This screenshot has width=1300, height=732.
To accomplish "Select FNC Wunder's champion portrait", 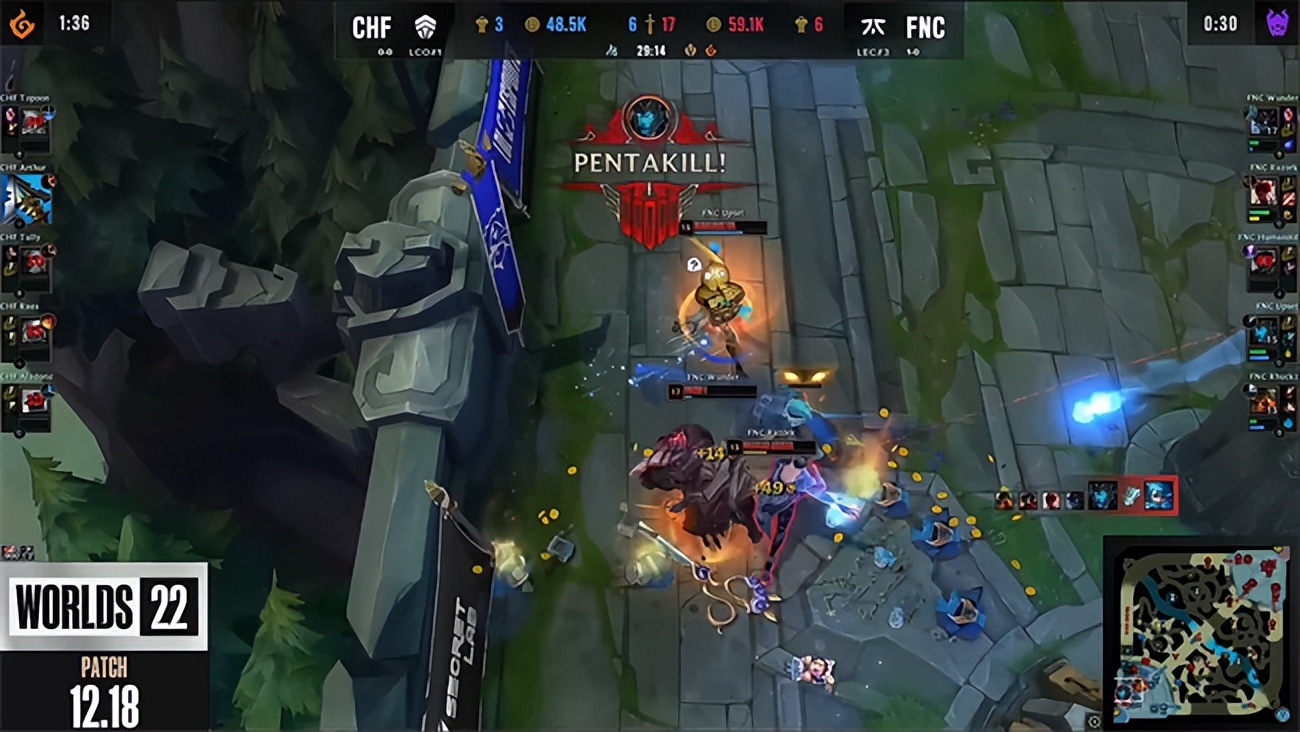I will tap(1265, 120).
